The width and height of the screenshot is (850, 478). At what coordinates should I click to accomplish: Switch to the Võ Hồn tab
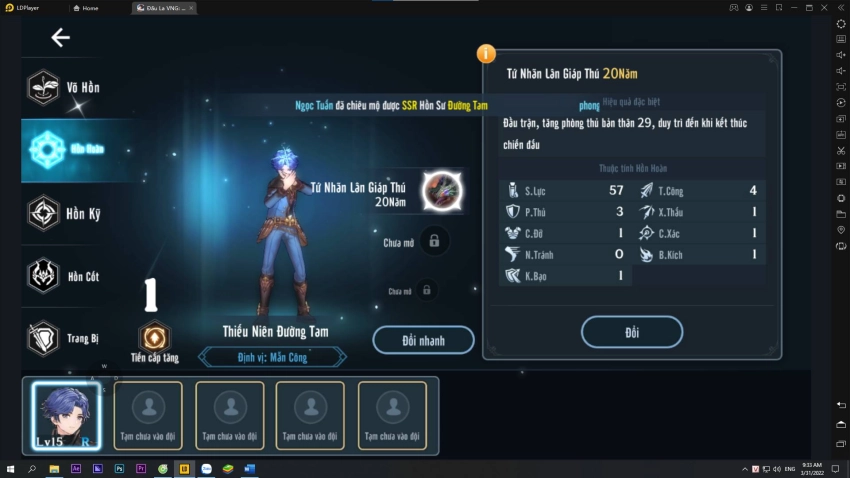[x=65, y=88]
